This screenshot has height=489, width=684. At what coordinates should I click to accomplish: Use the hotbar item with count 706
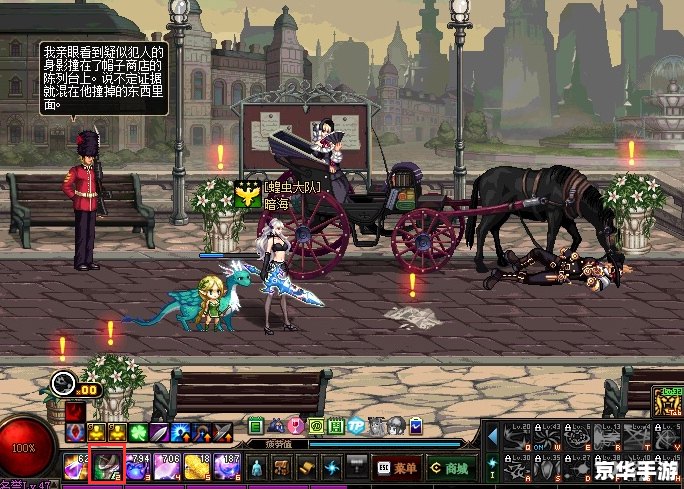tap(165, 467)
